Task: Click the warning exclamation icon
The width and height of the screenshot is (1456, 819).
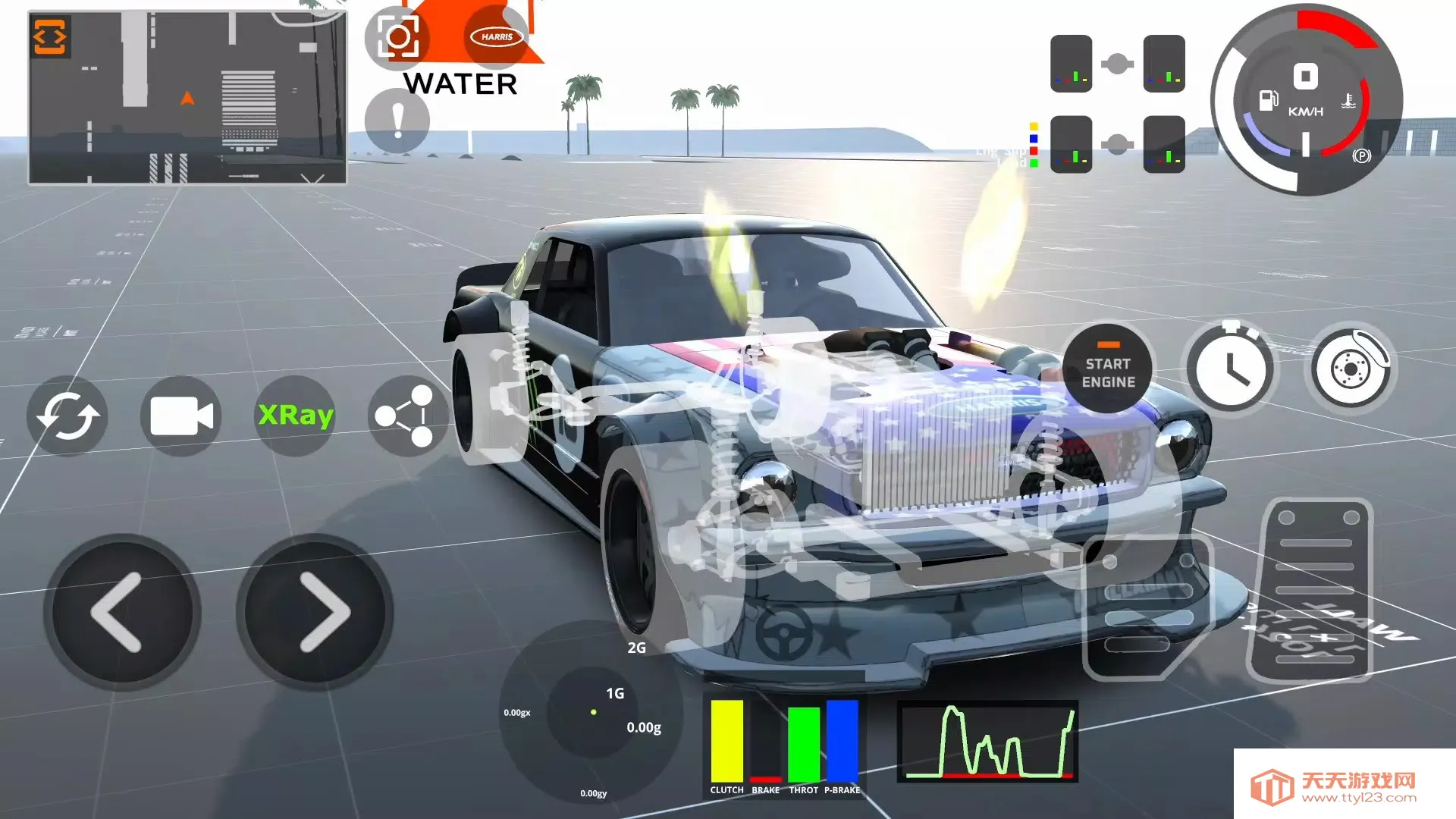Action: coord(397,120)
